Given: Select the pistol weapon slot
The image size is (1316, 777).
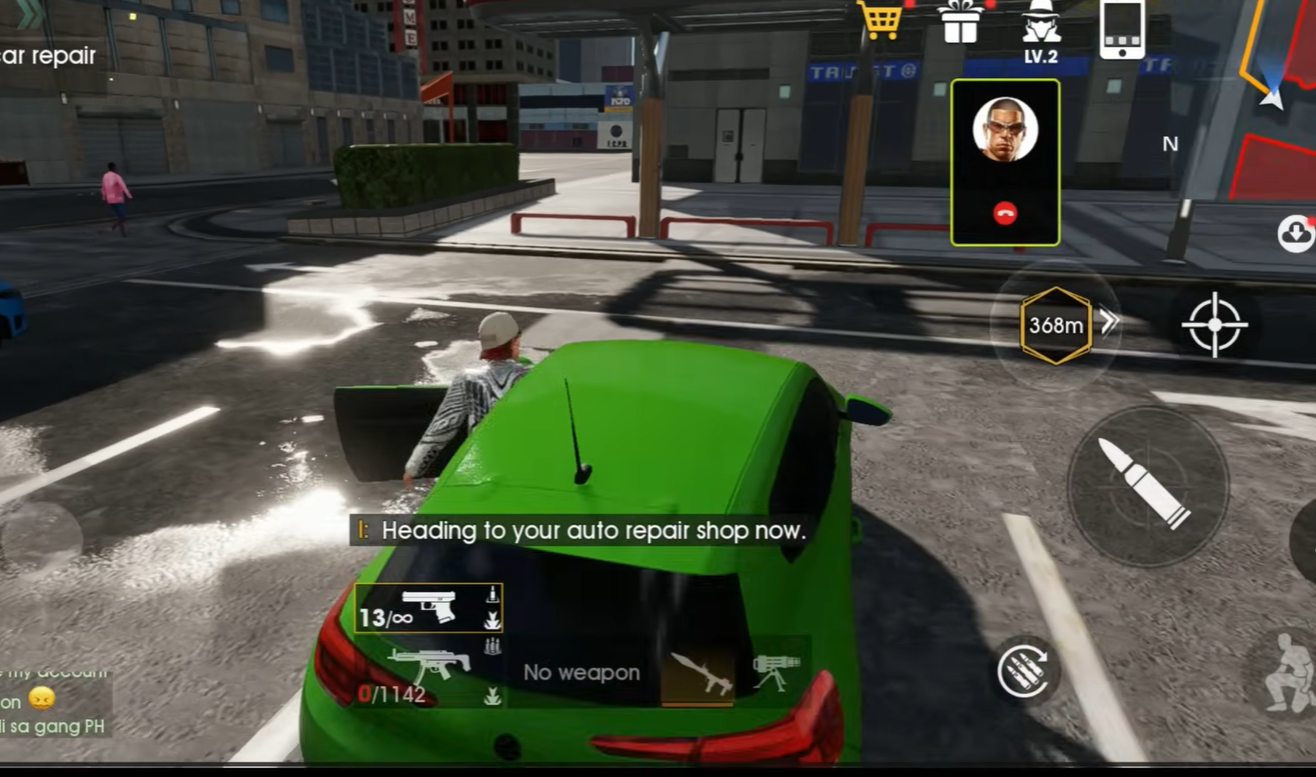Looking at the screenshot, I should coord(429,608).
